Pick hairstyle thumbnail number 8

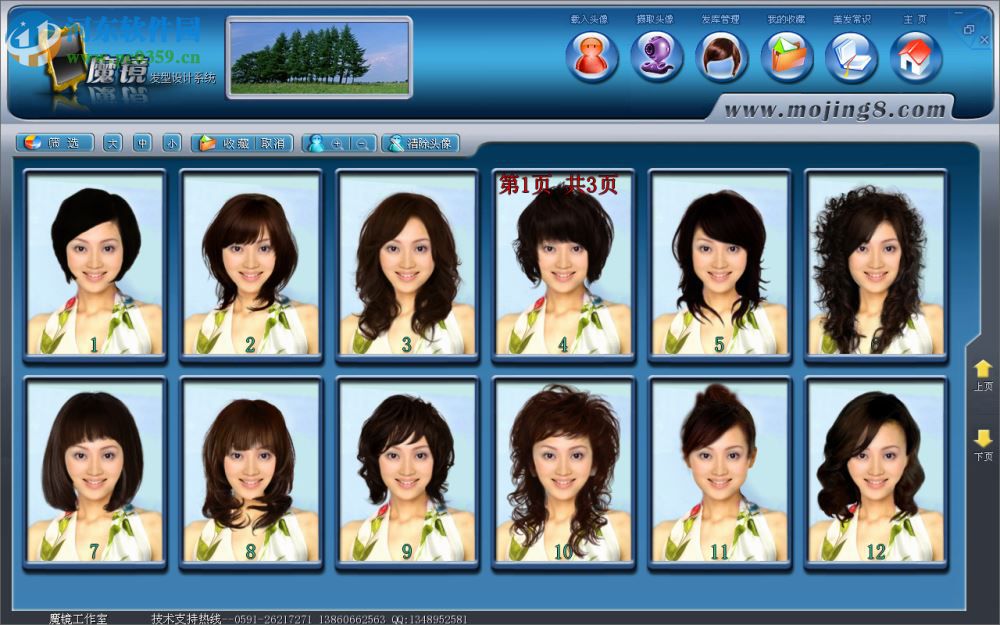click(251, 472)
